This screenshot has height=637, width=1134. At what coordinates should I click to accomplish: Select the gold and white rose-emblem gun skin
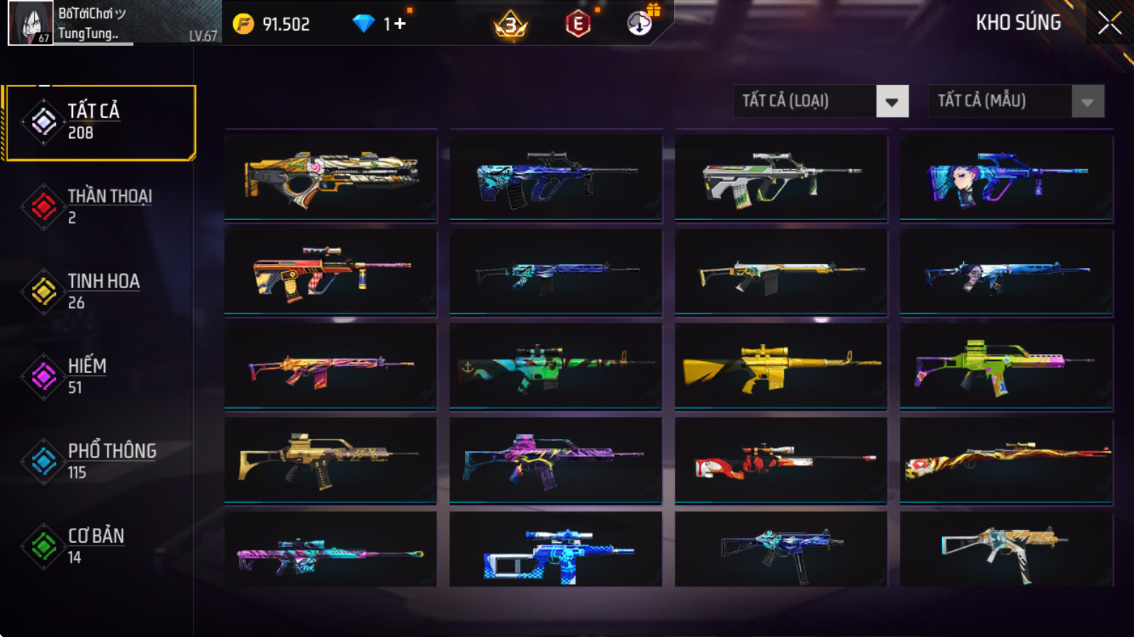pyautogui.click(x=330, y=175)
